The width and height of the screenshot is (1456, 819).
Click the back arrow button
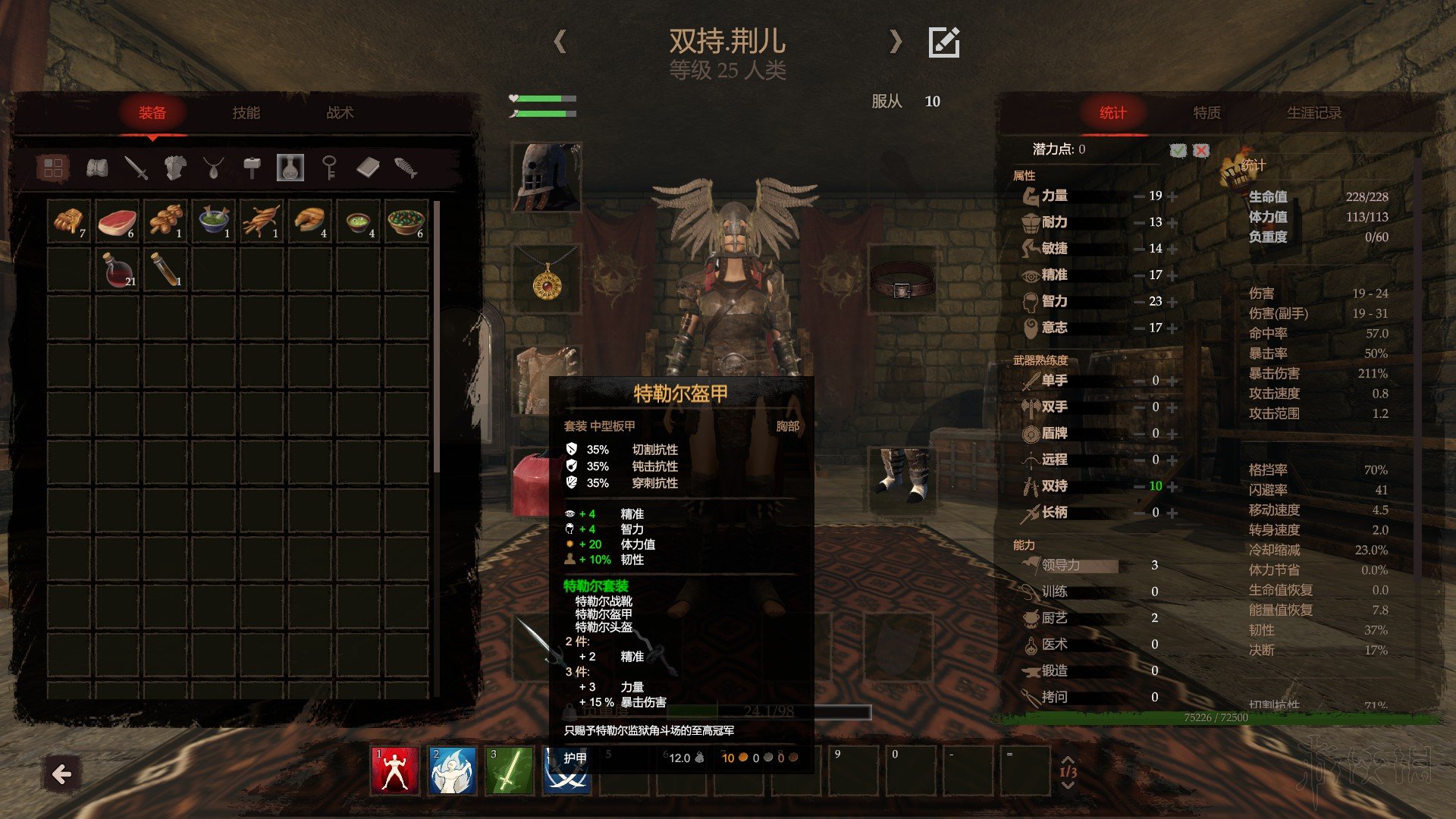pyautogui.click(x=61, y=774)
